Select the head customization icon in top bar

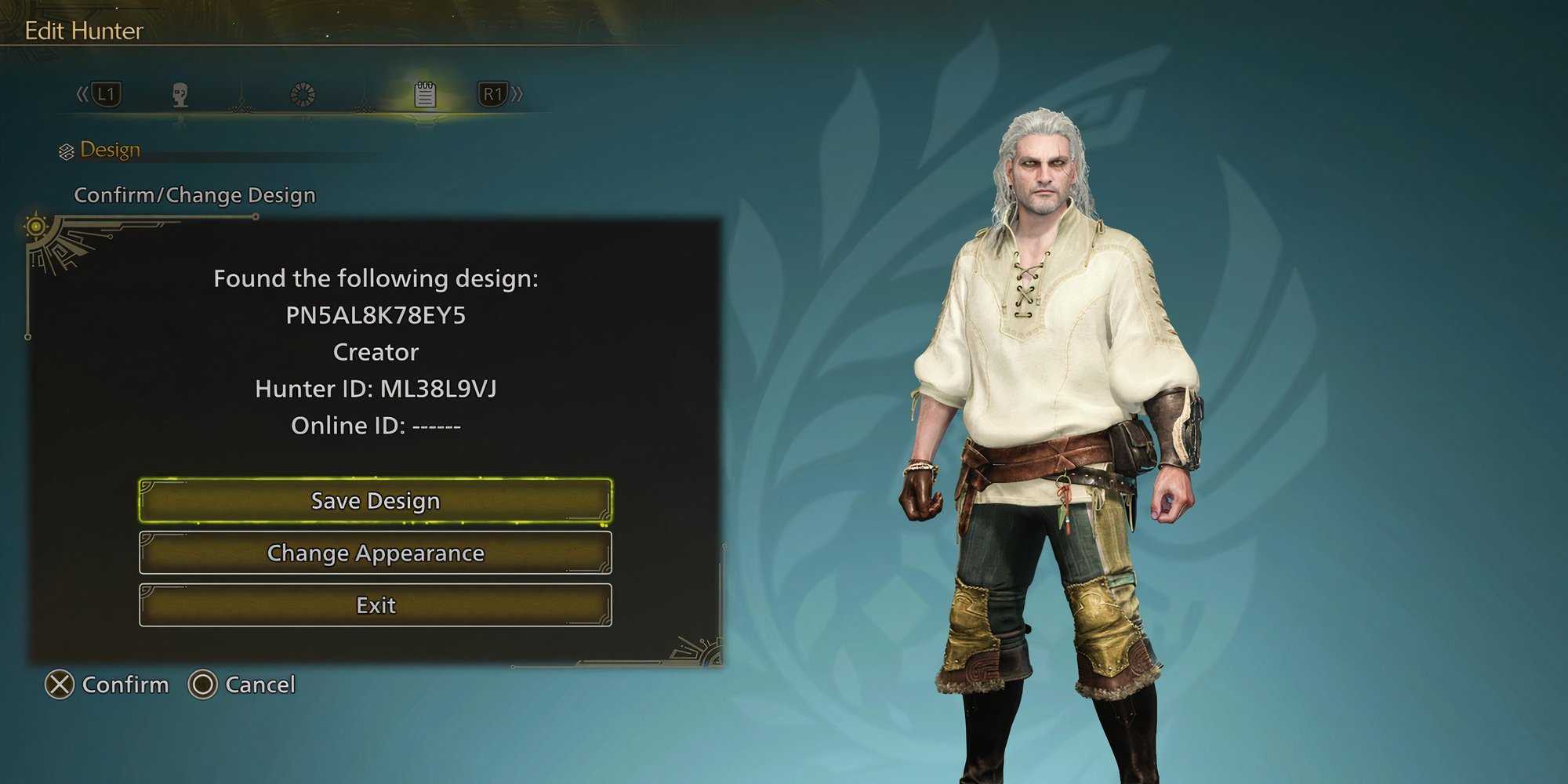coord(179,94)
